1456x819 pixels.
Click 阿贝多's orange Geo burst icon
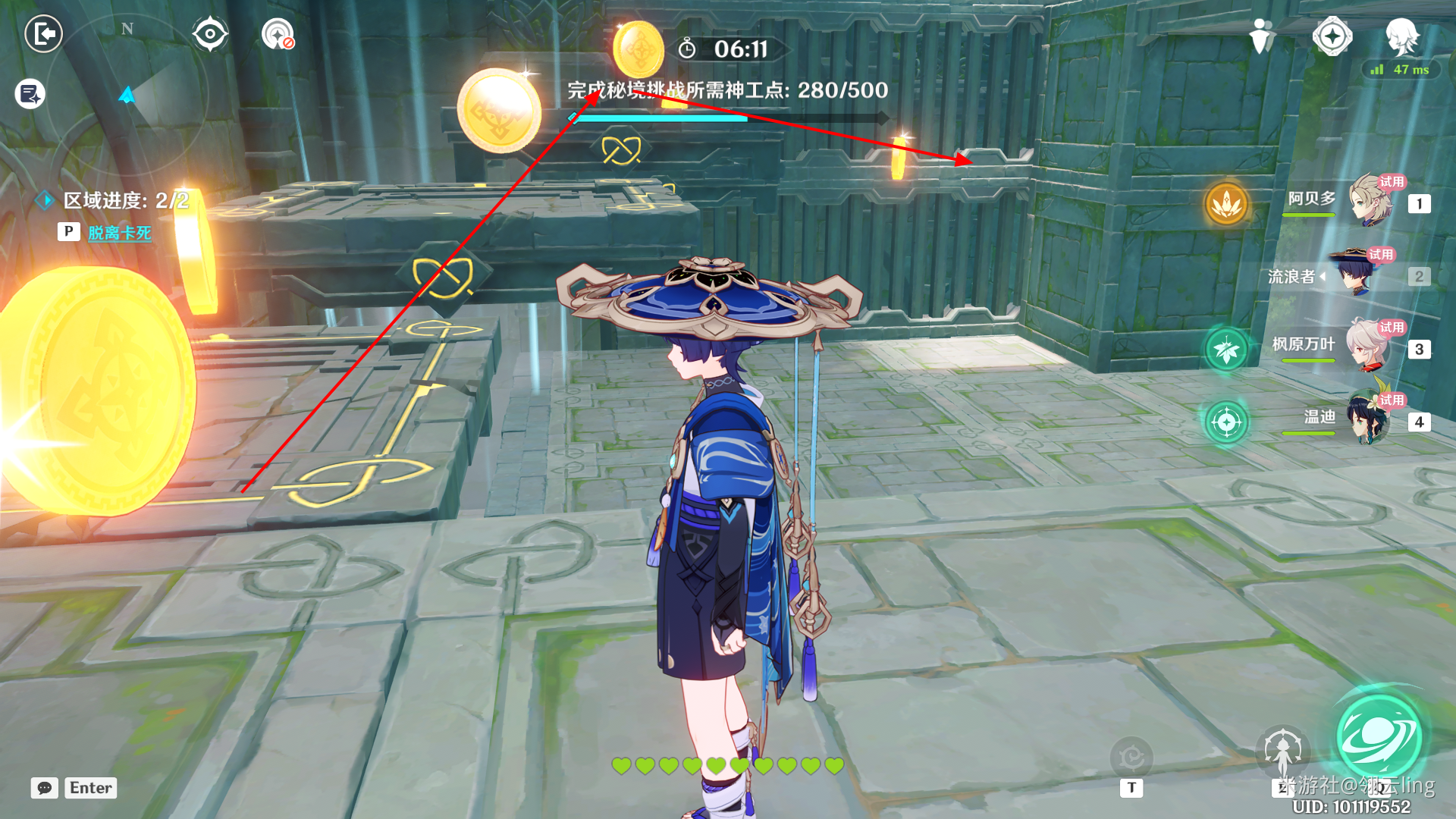(x=1226, y=203)
